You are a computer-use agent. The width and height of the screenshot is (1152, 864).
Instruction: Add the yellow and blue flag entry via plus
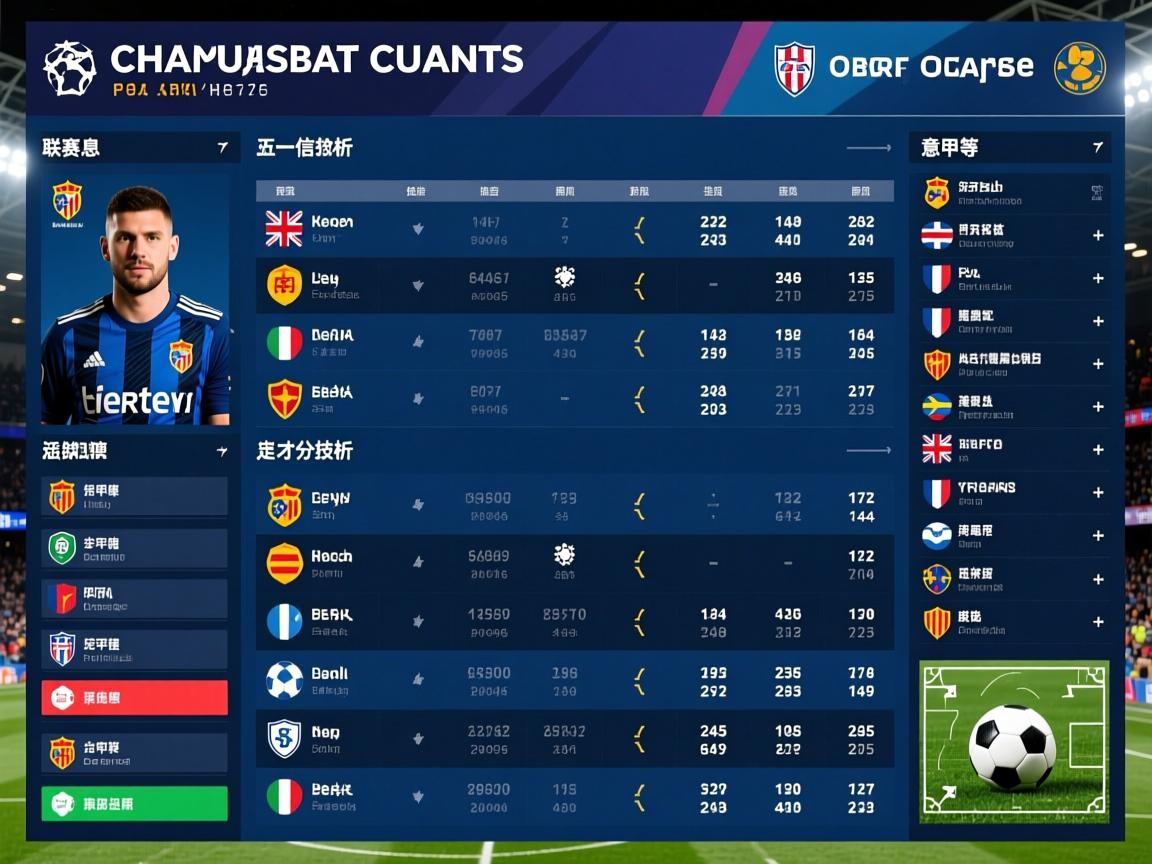coord(1098,407)
